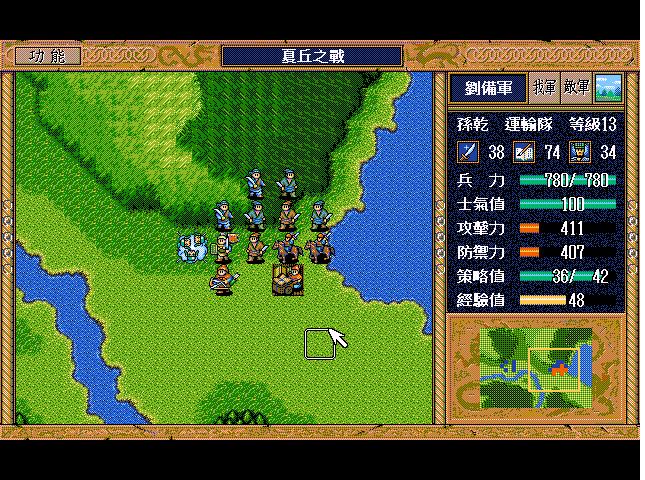
Task: Switch to the 敵軍 (enemy army) tab
Action: click(x=576, y=88)
